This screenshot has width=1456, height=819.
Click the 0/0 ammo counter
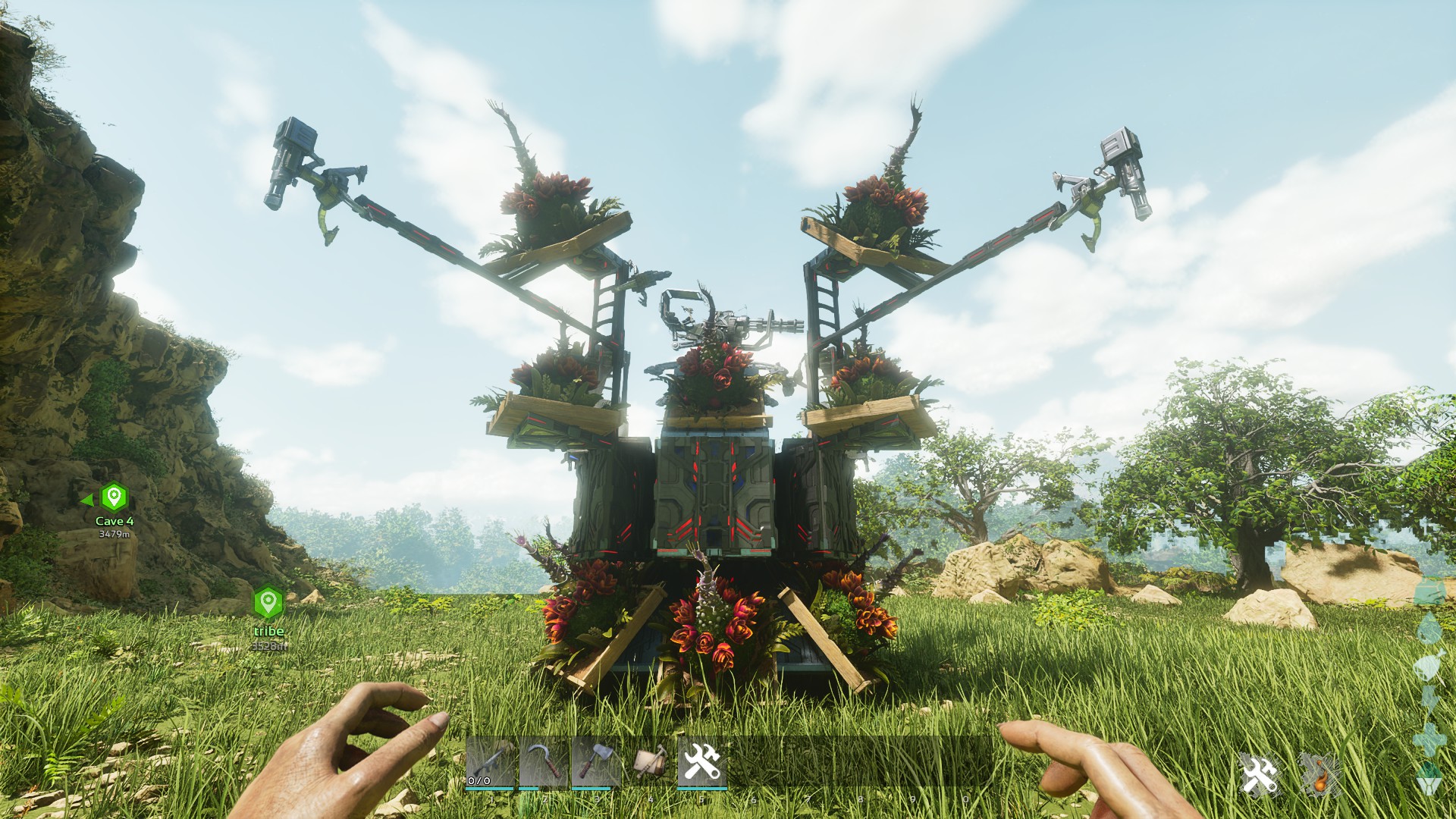point(479,781)
